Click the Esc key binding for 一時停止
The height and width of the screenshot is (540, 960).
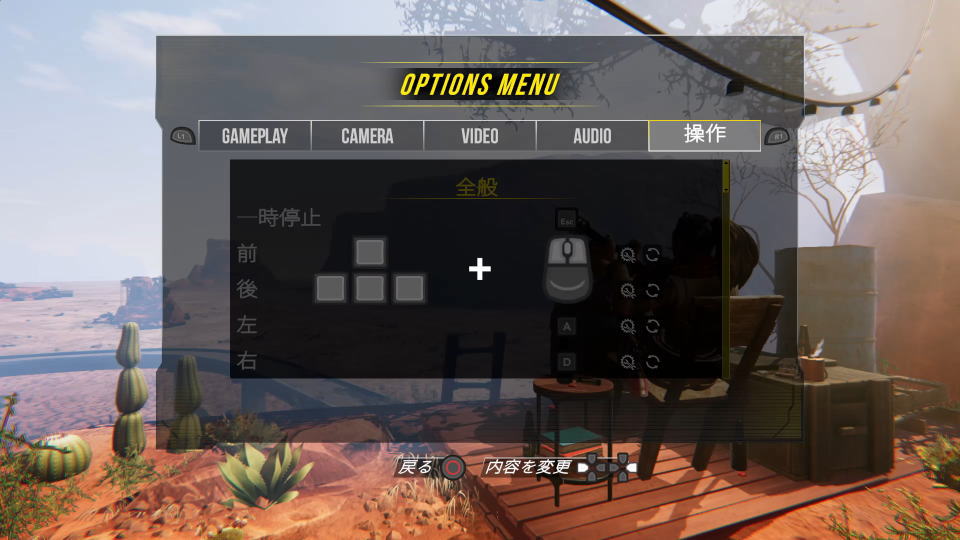(566, 219)
